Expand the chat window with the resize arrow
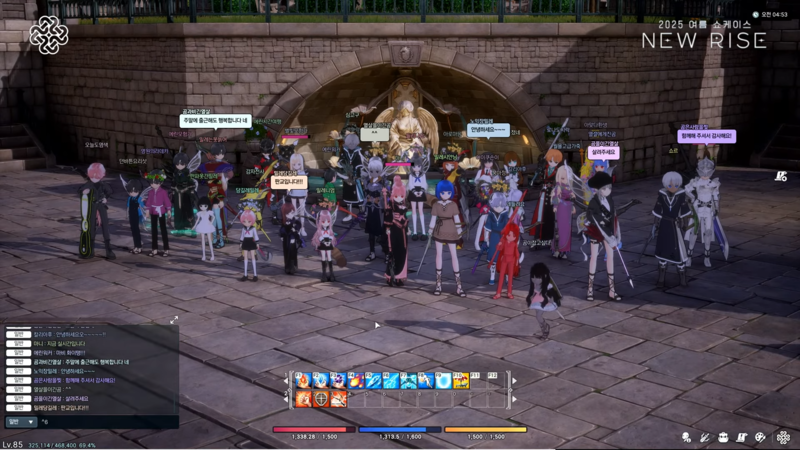800x450 pixels. [x=174, y=320]
